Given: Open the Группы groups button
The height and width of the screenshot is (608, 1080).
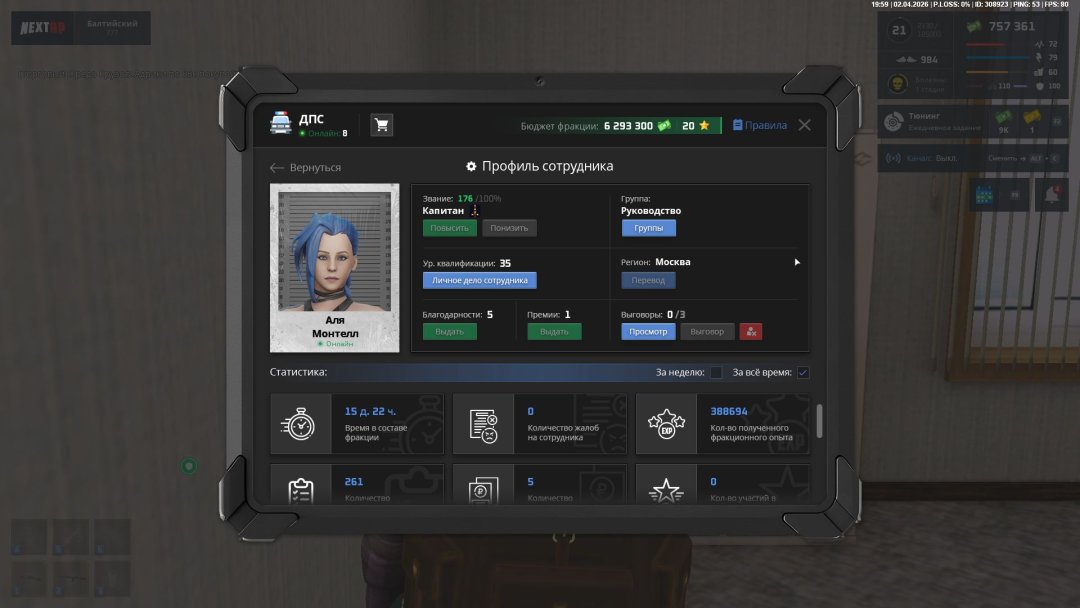Looking at the screenshot, I should [x=648, y=228].
